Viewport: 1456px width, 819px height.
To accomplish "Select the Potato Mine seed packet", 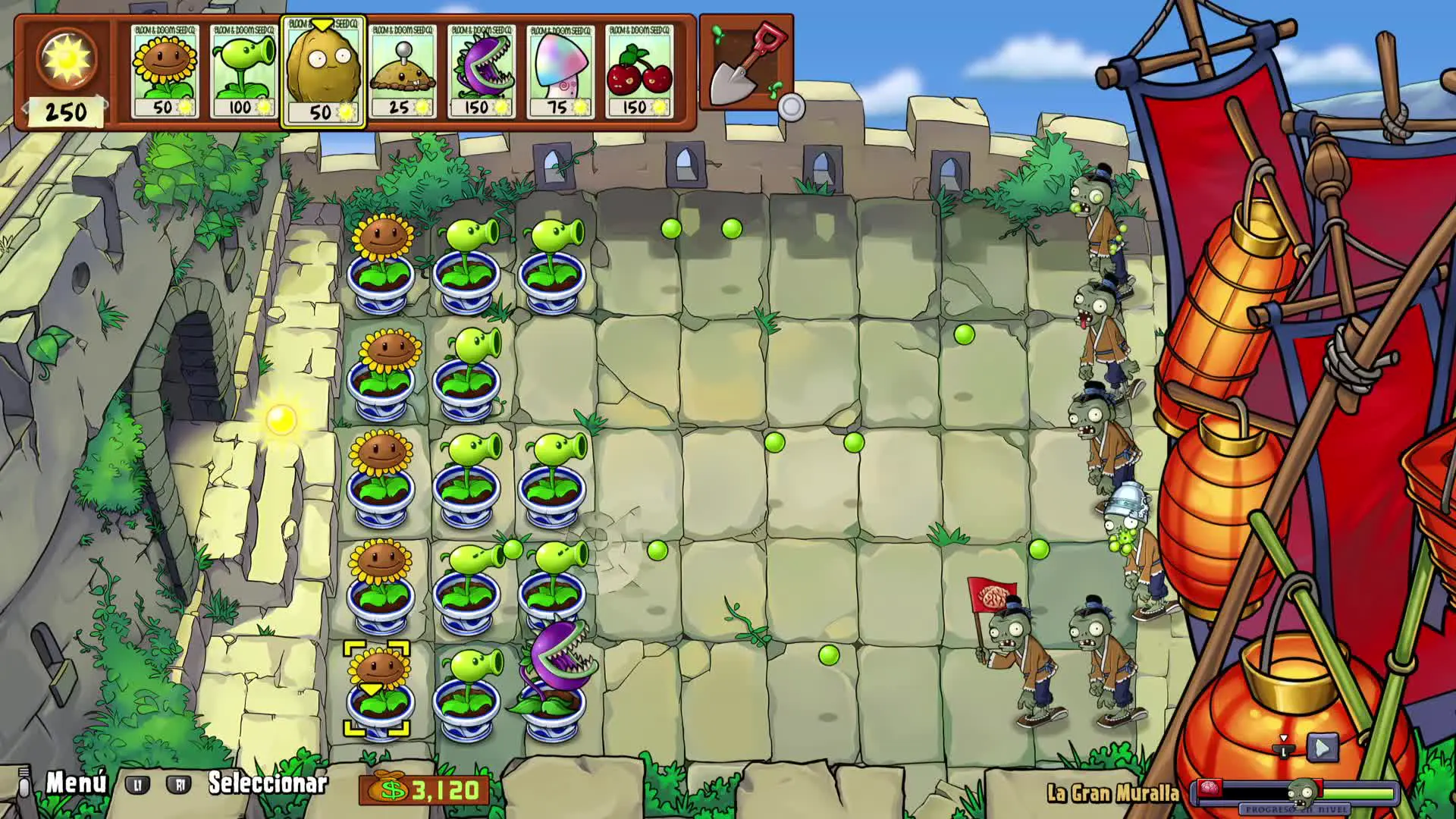I will [x=403, y=71].
